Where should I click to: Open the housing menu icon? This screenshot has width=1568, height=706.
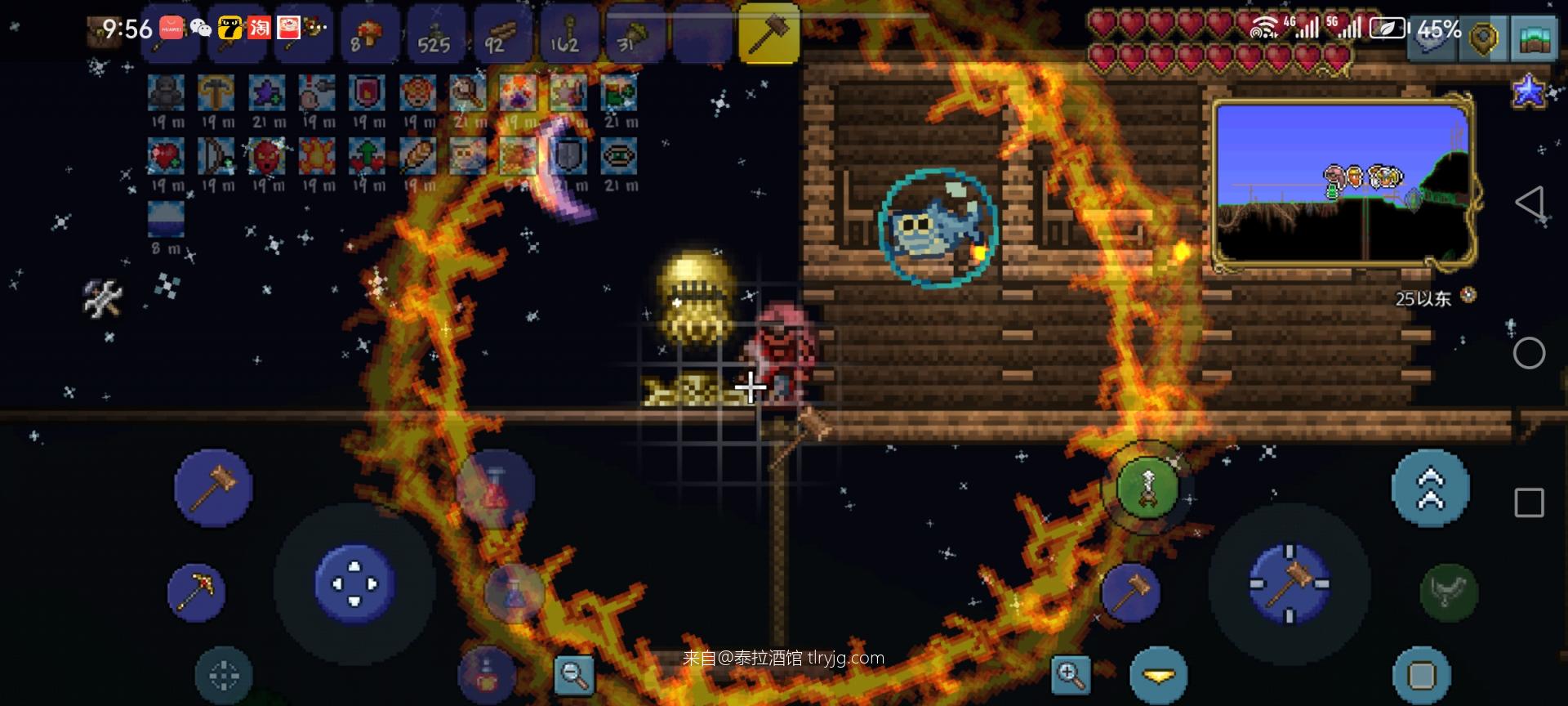pyautogui.click(x=1535, y=38)
